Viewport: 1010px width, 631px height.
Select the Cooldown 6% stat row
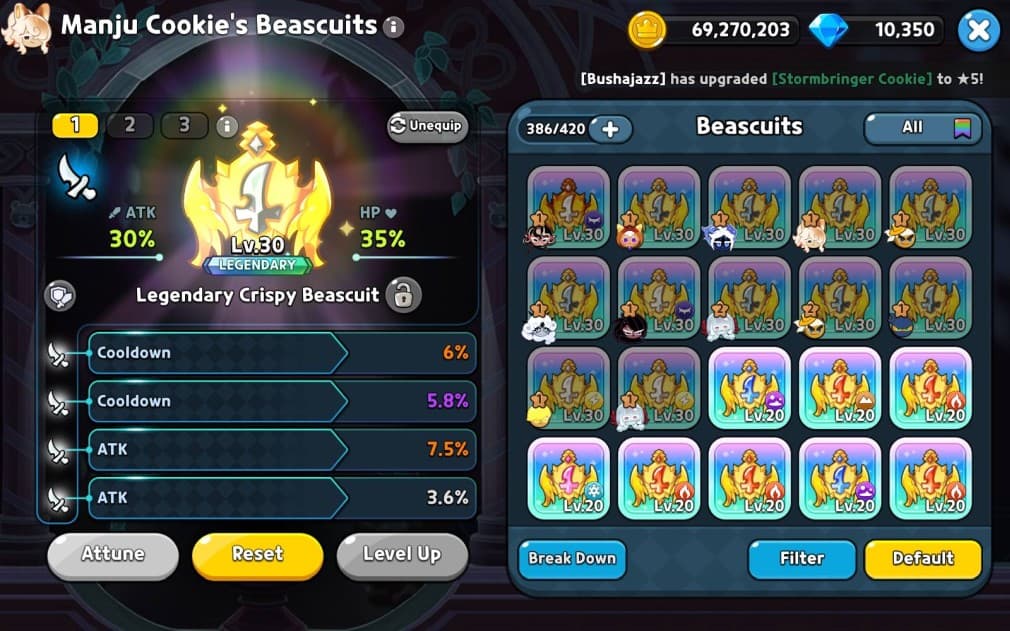[x=282, y=353]
